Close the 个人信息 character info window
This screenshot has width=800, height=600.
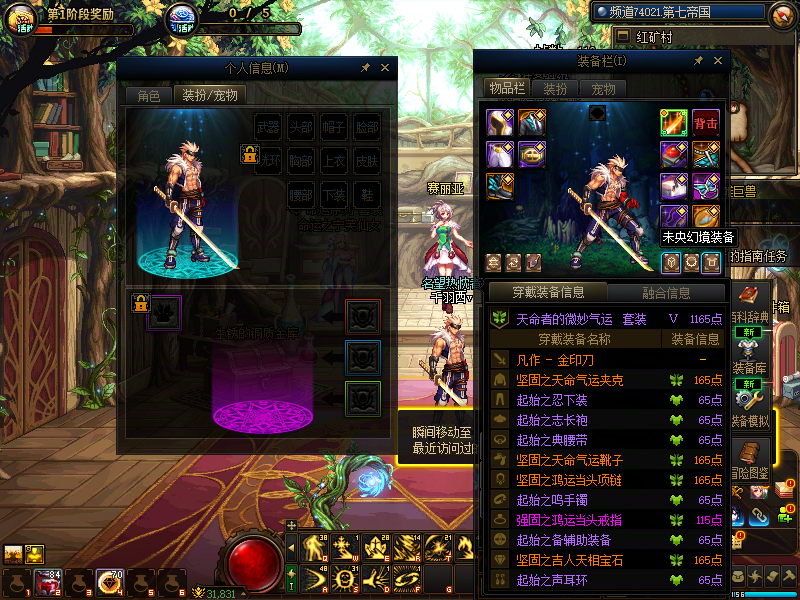click(385, 68)
